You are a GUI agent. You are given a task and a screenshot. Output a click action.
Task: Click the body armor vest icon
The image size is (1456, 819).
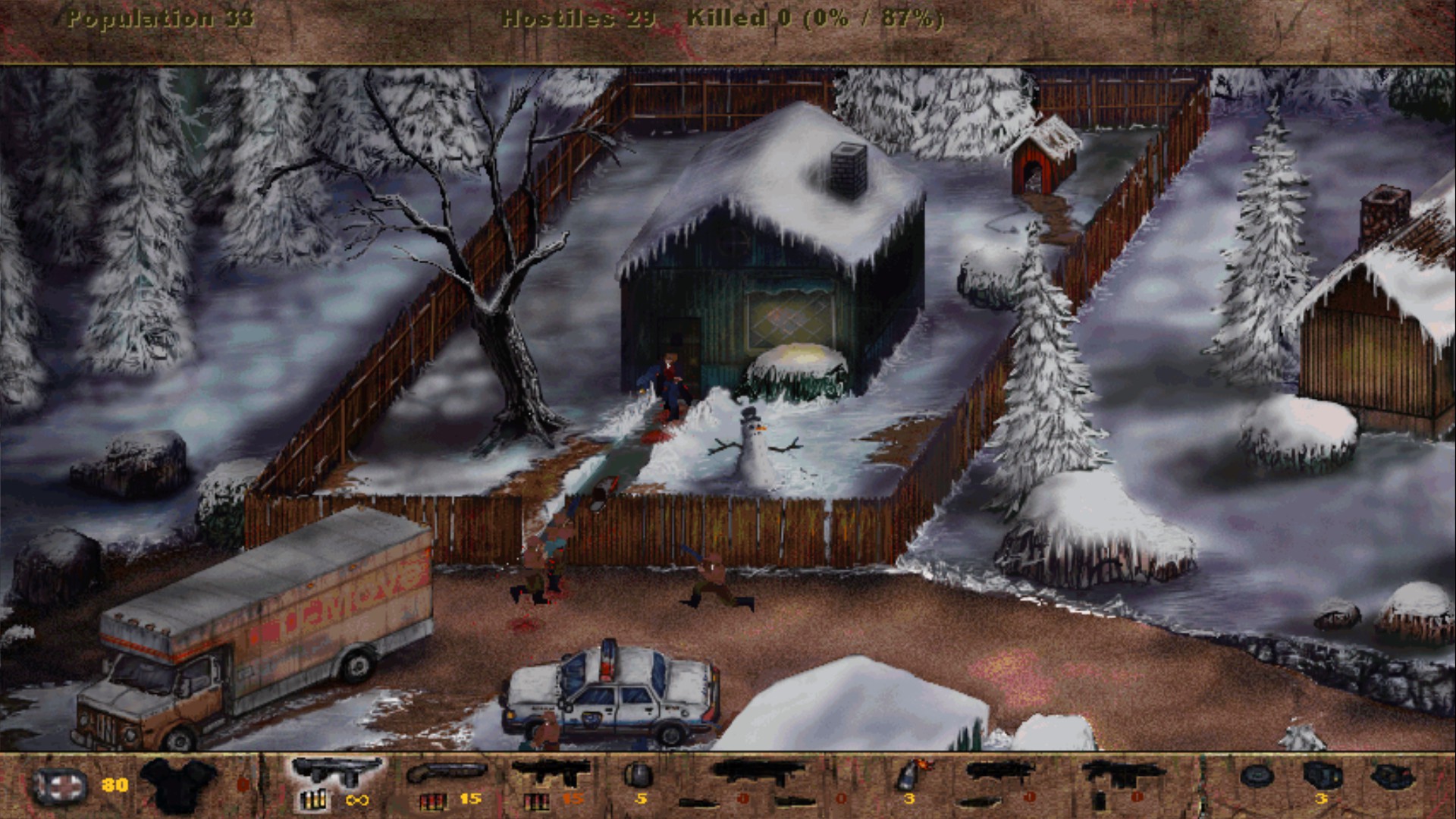[173, 785]
